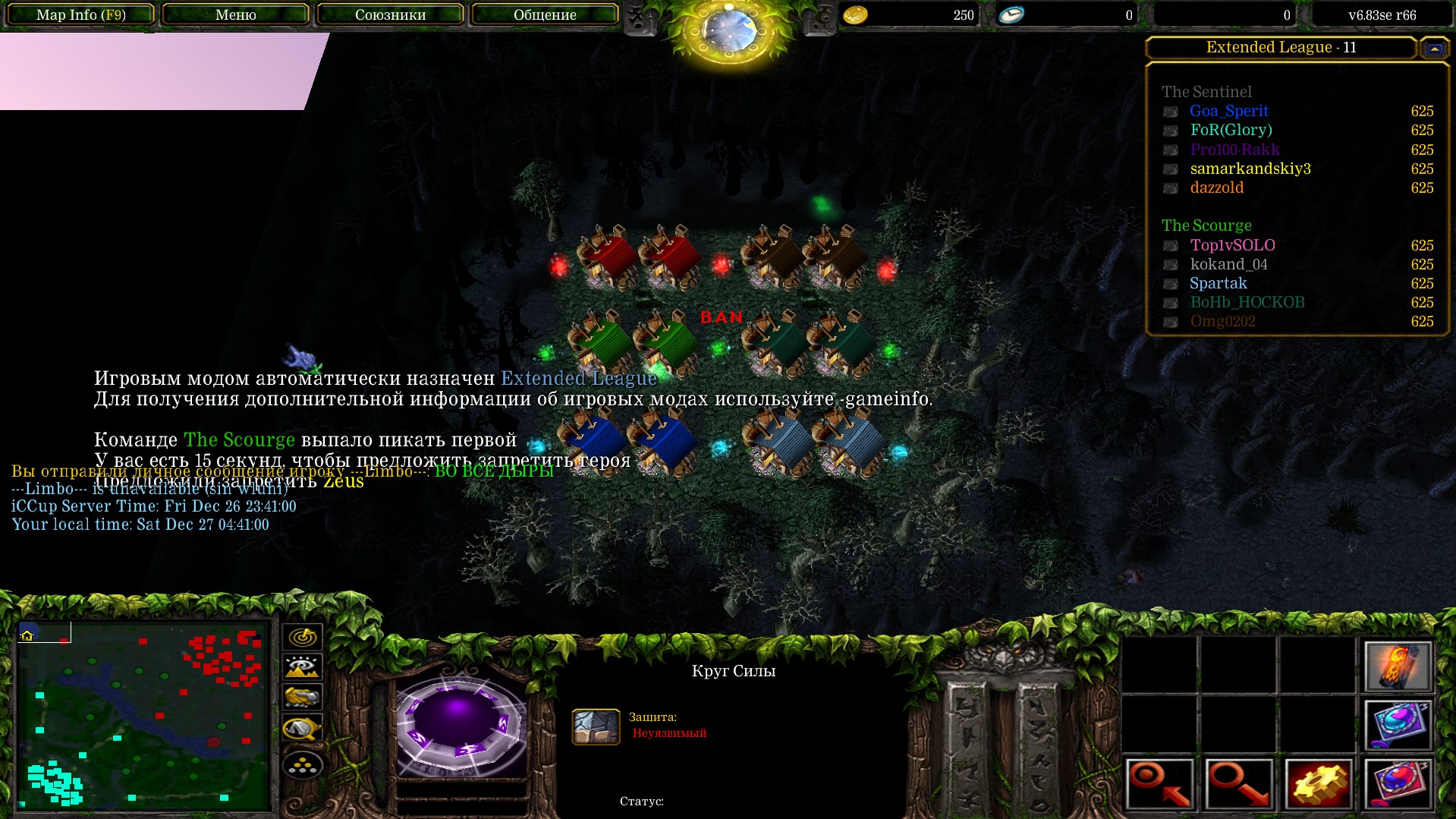Click the minimap
Viewport: 1456px width, 819px height.
143,715
